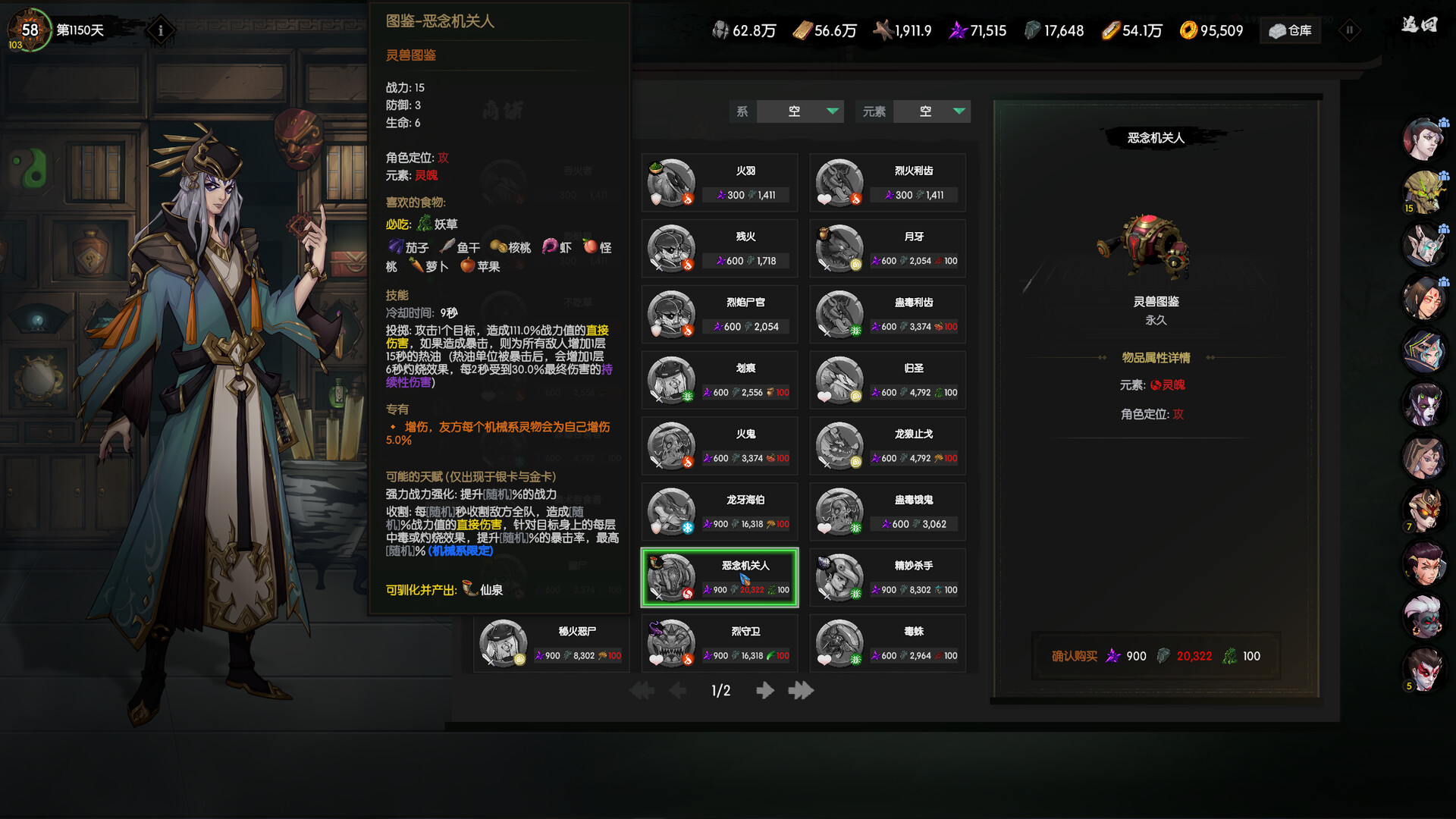Image resolution: width=1456 pixels, height=819 pixels.
Task: Open the 仓库 warehouse panel
Action: 1290,30
